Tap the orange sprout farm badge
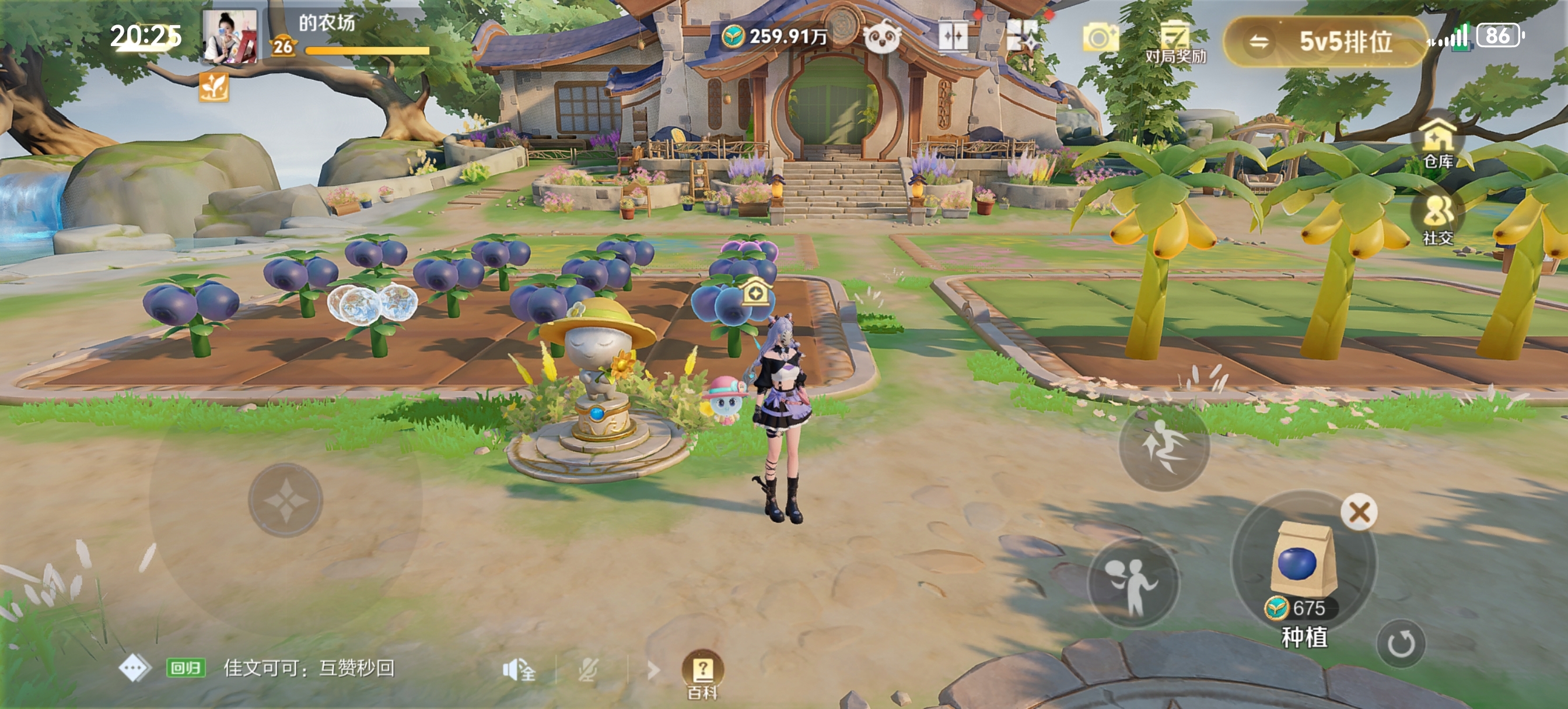The height and width of the screenshot is (709, 1568). pyautogui.click(x=213, y=87)
